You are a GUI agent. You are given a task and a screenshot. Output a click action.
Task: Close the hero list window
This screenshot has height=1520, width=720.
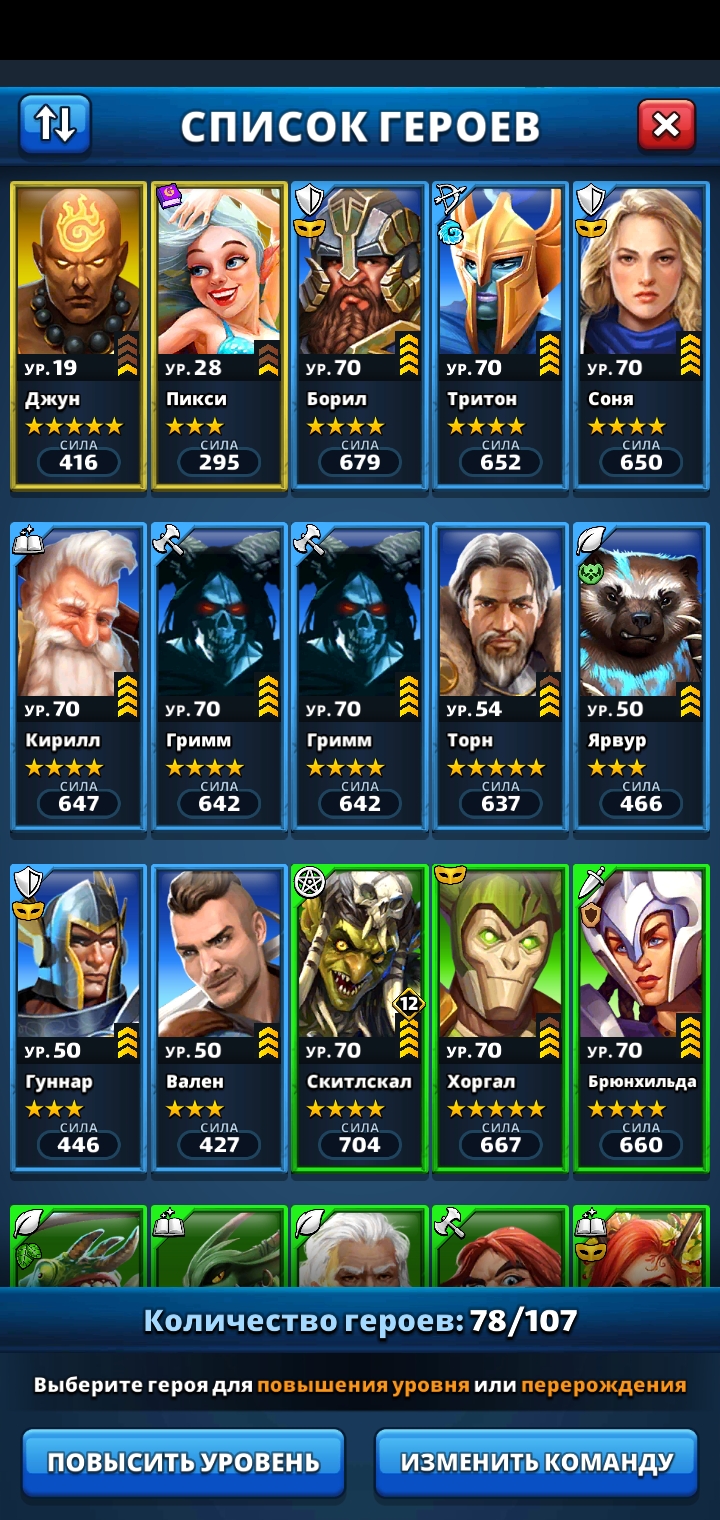pyautogui.click(x=666, y=125)
